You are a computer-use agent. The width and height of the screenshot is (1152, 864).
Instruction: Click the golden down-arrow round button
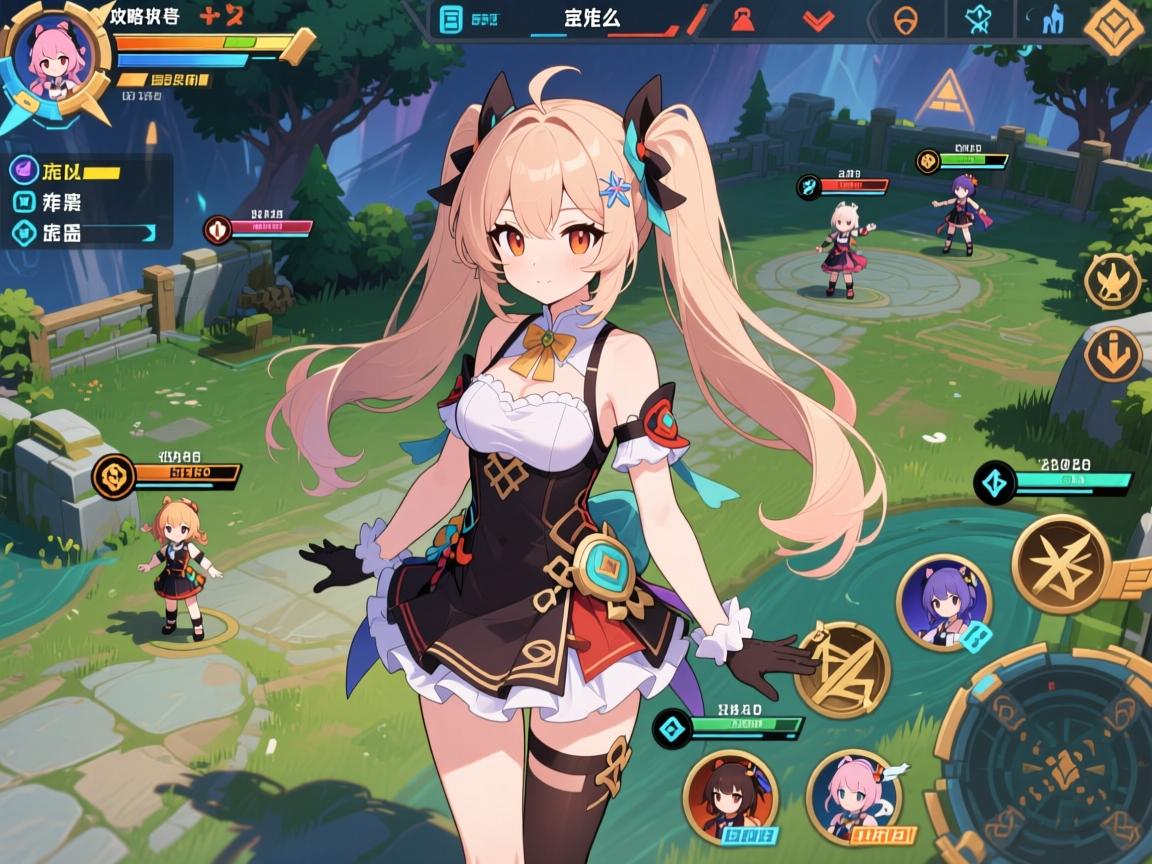[1112, 354]
